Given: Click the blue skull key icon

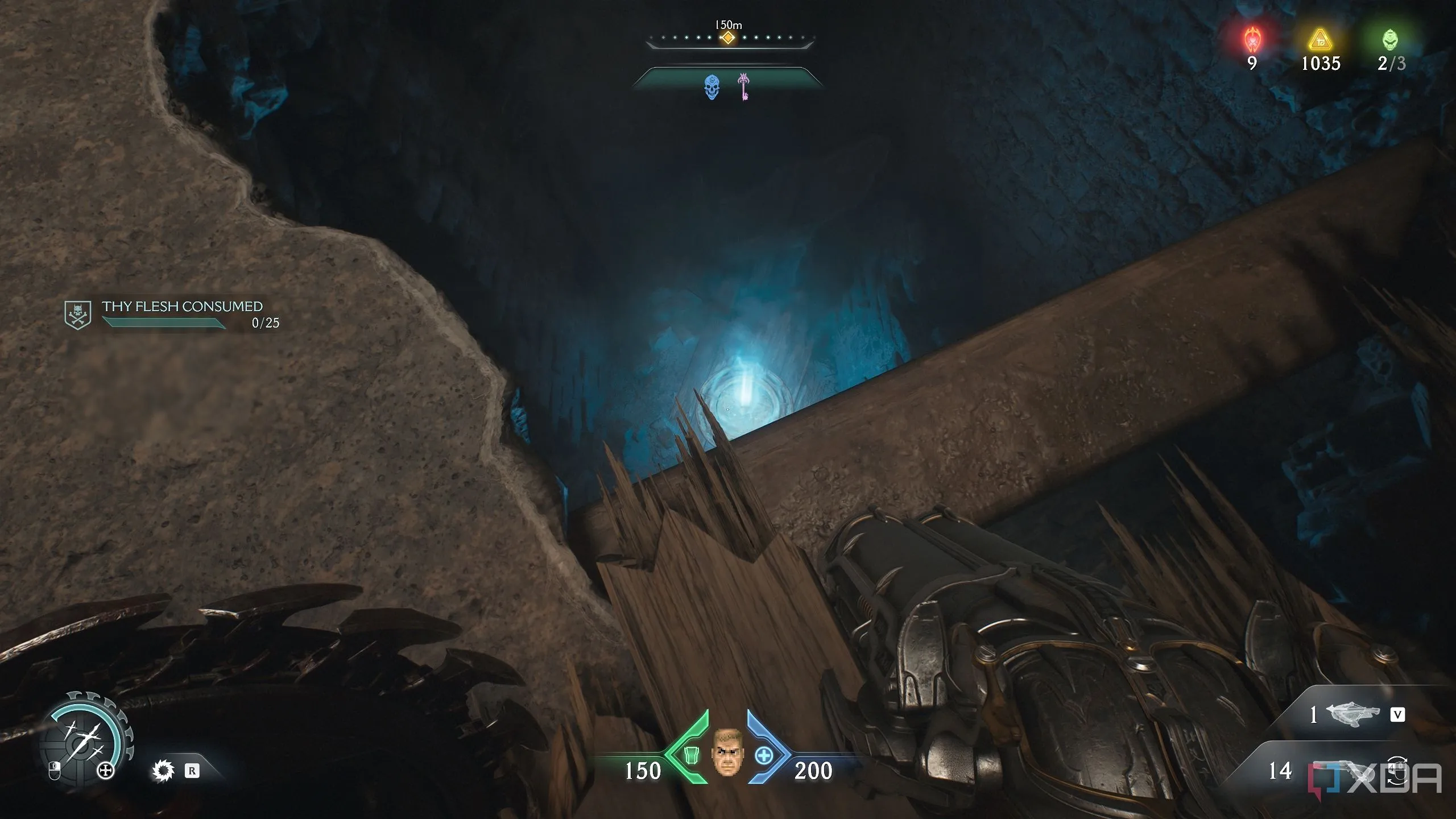Looking at the screenshot, I should coord(712,87).
